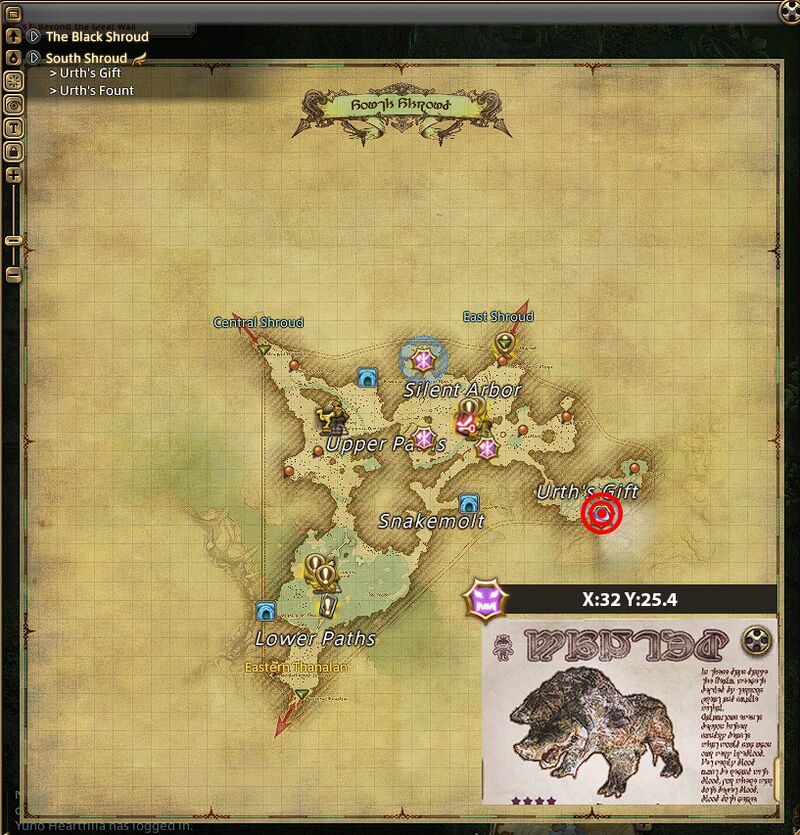Toggle map text labels with T button
The image size is (800, 835).
pos(14,128)
